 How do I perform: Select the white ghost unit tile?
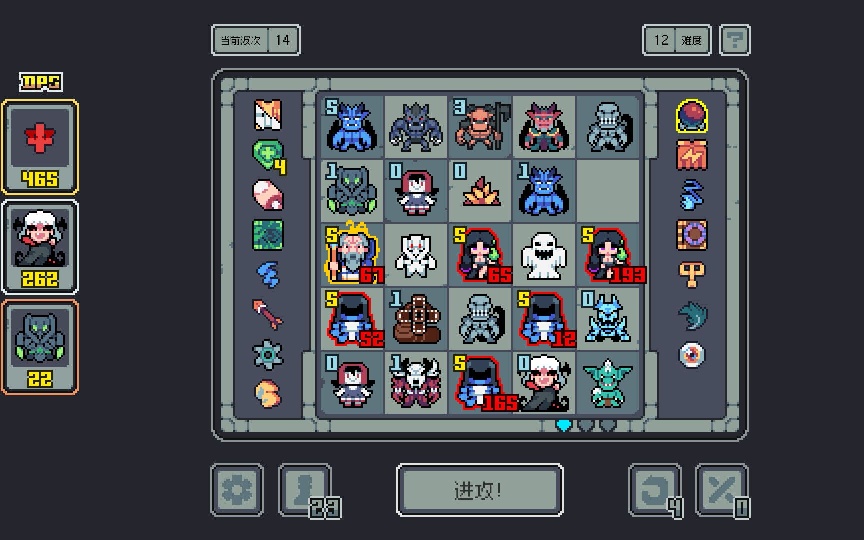click(544, 254)
